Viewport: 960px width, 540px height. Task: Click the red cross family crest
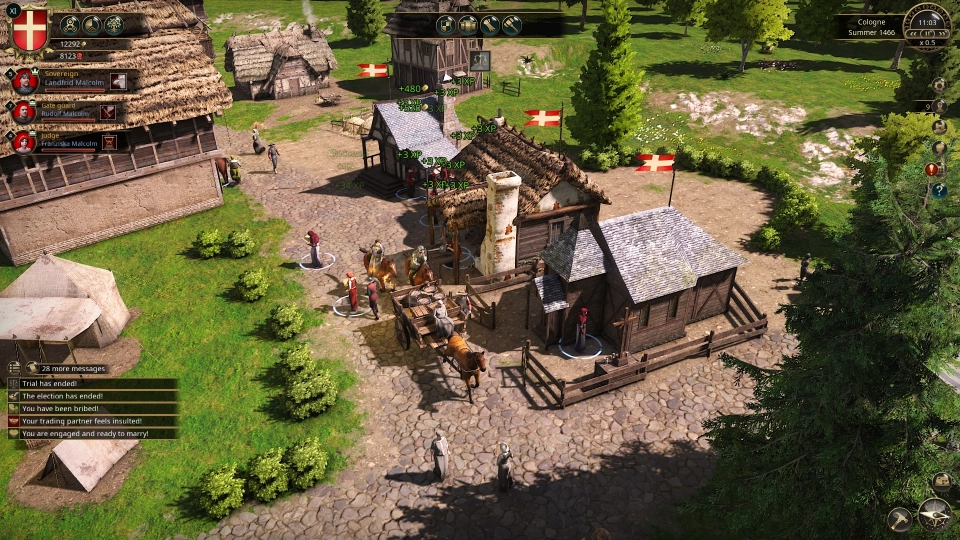[28, 28]
